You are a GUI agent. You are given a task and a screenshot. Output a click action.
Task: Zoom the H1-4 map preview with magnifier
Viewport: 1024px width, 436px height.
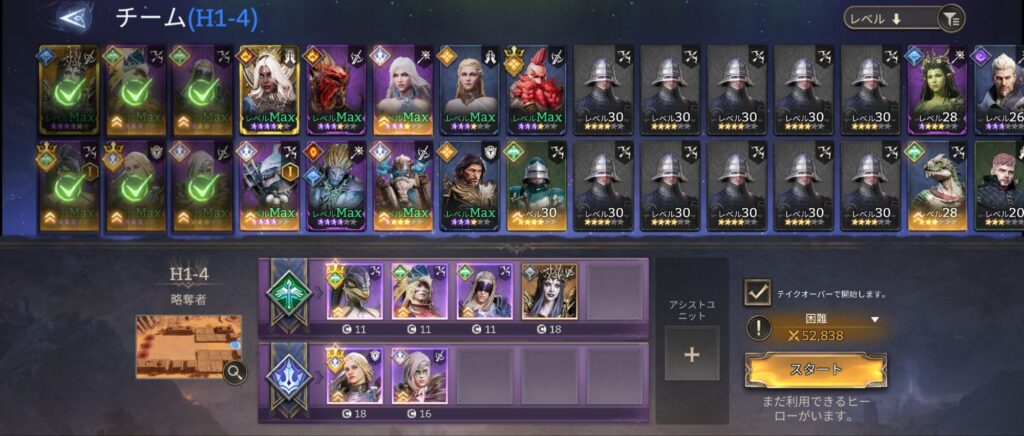[x=236, y=373]
